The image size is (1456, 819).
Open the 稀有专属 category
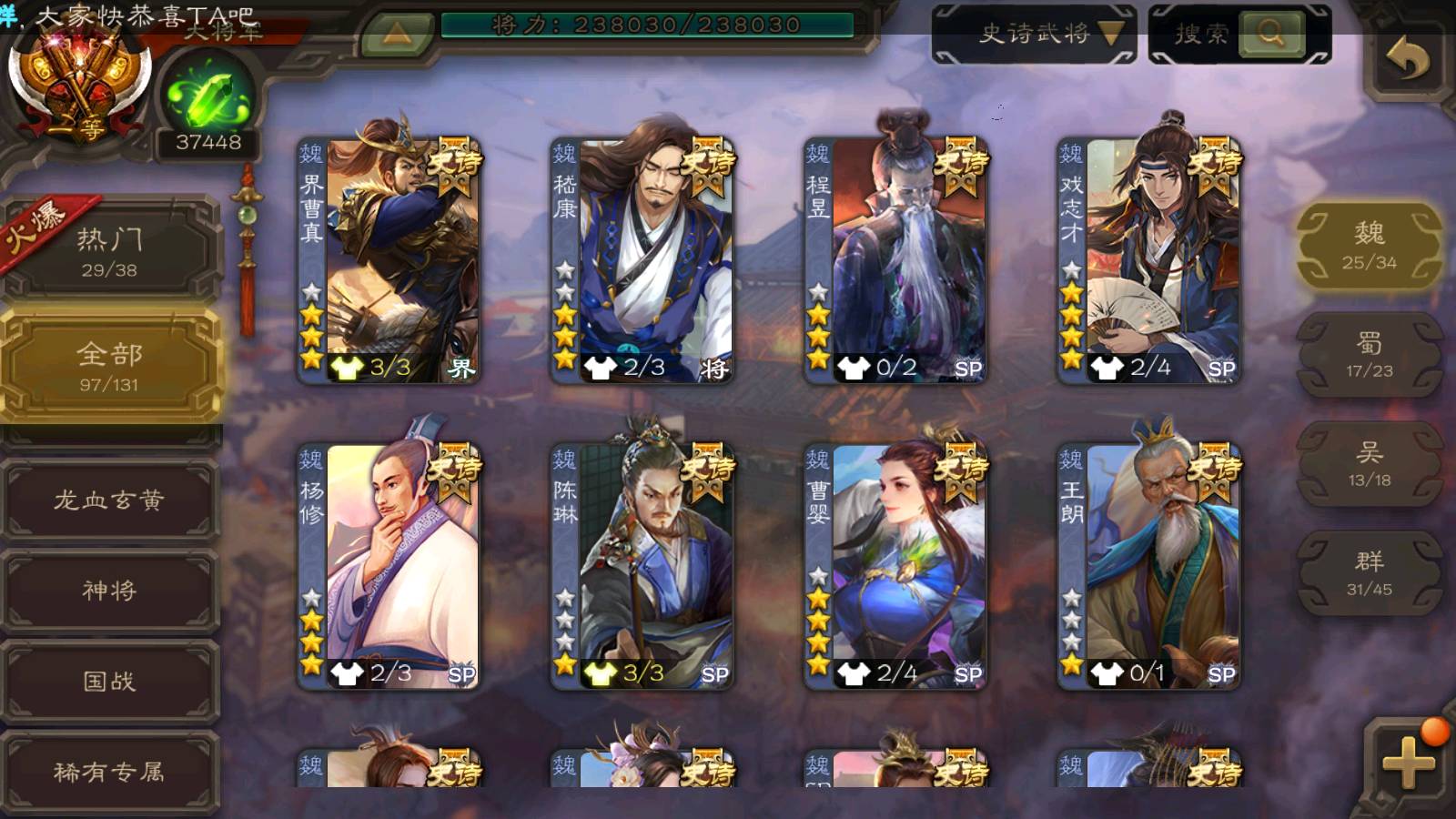(109, 772)
